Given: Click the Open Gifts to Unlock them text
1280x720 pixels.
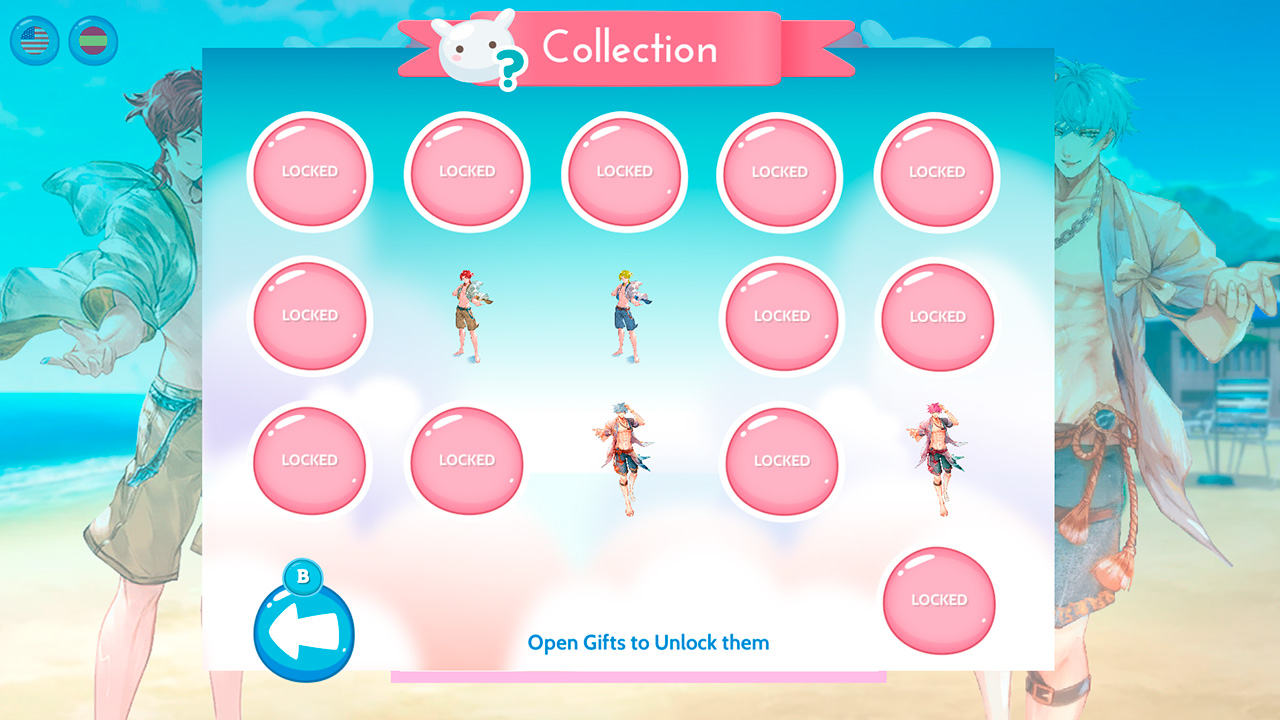Looking at the screenshot, I should [648, 643].
